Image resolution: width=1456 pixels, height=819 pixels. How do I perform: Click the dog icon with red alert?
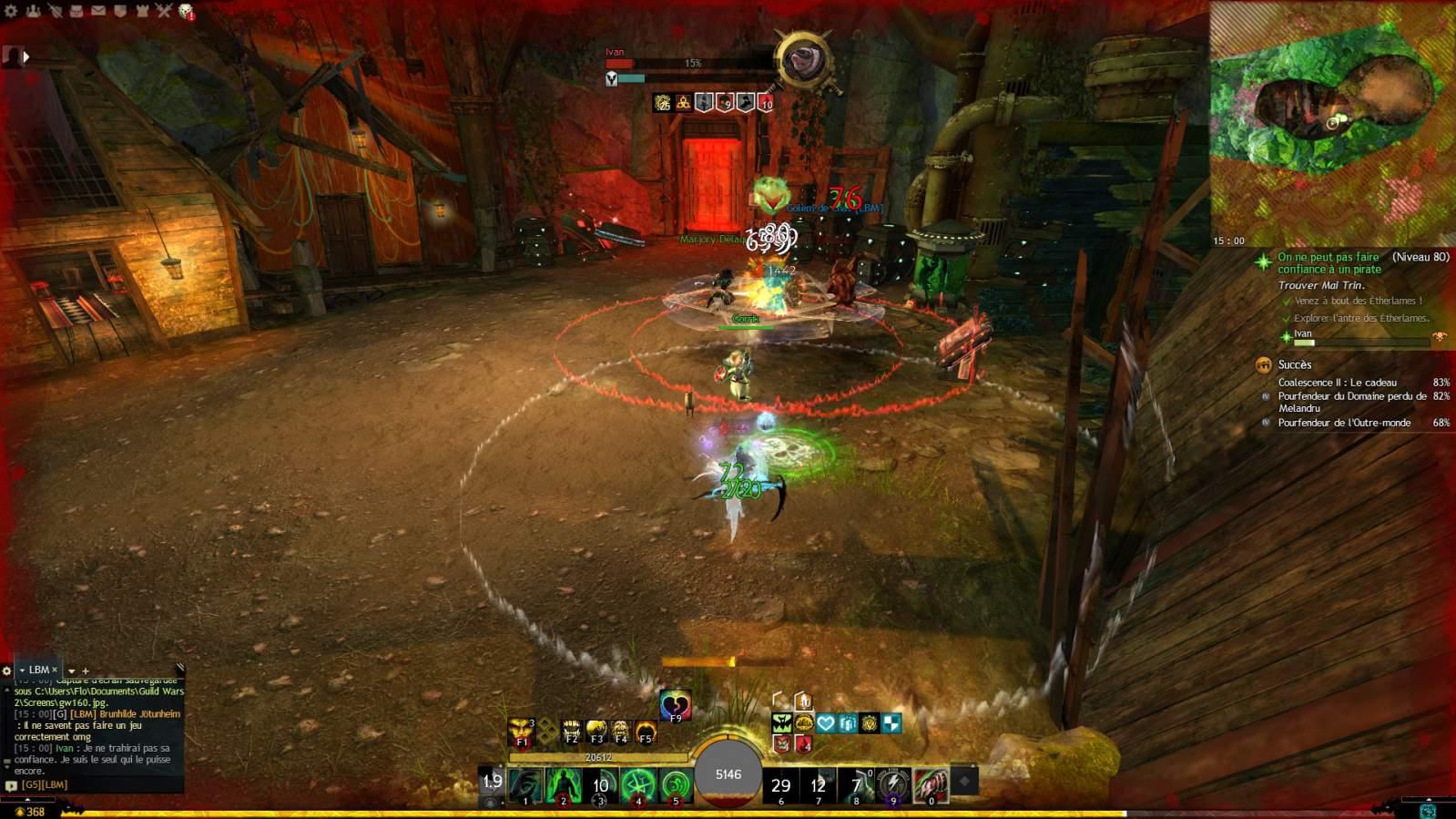pyautogui.click(x=186, y=12)
